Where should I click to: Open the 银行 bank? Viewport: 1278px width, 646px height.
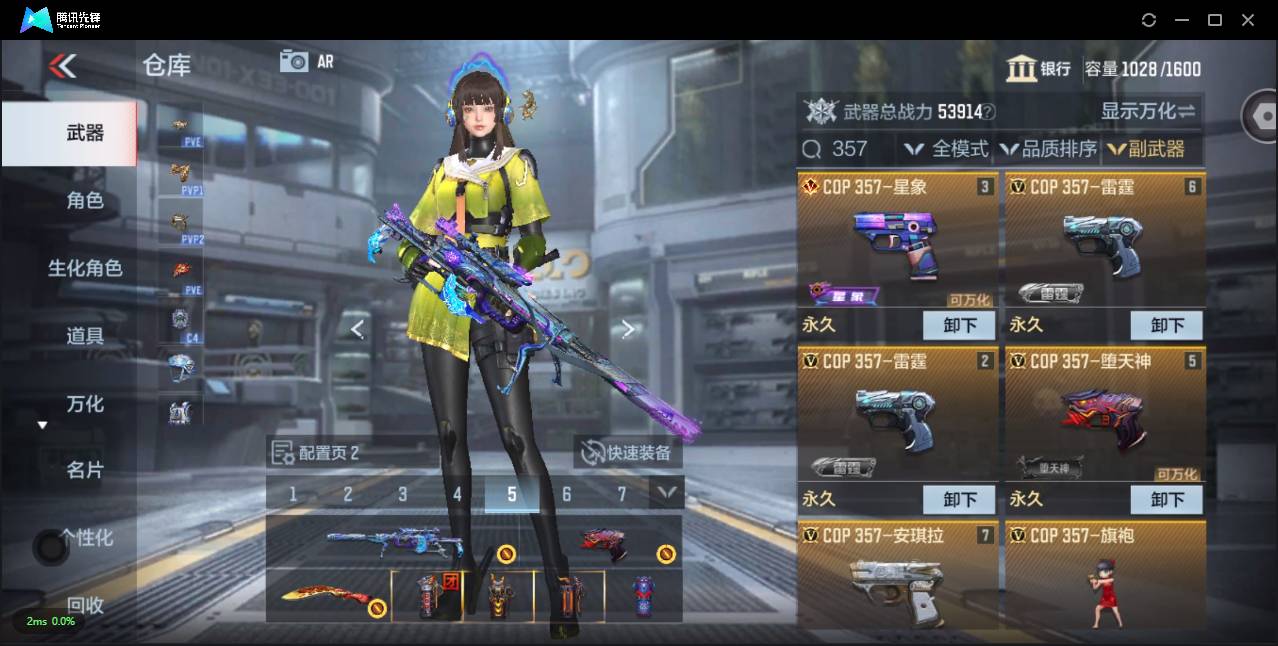[x=1039, y=69]
